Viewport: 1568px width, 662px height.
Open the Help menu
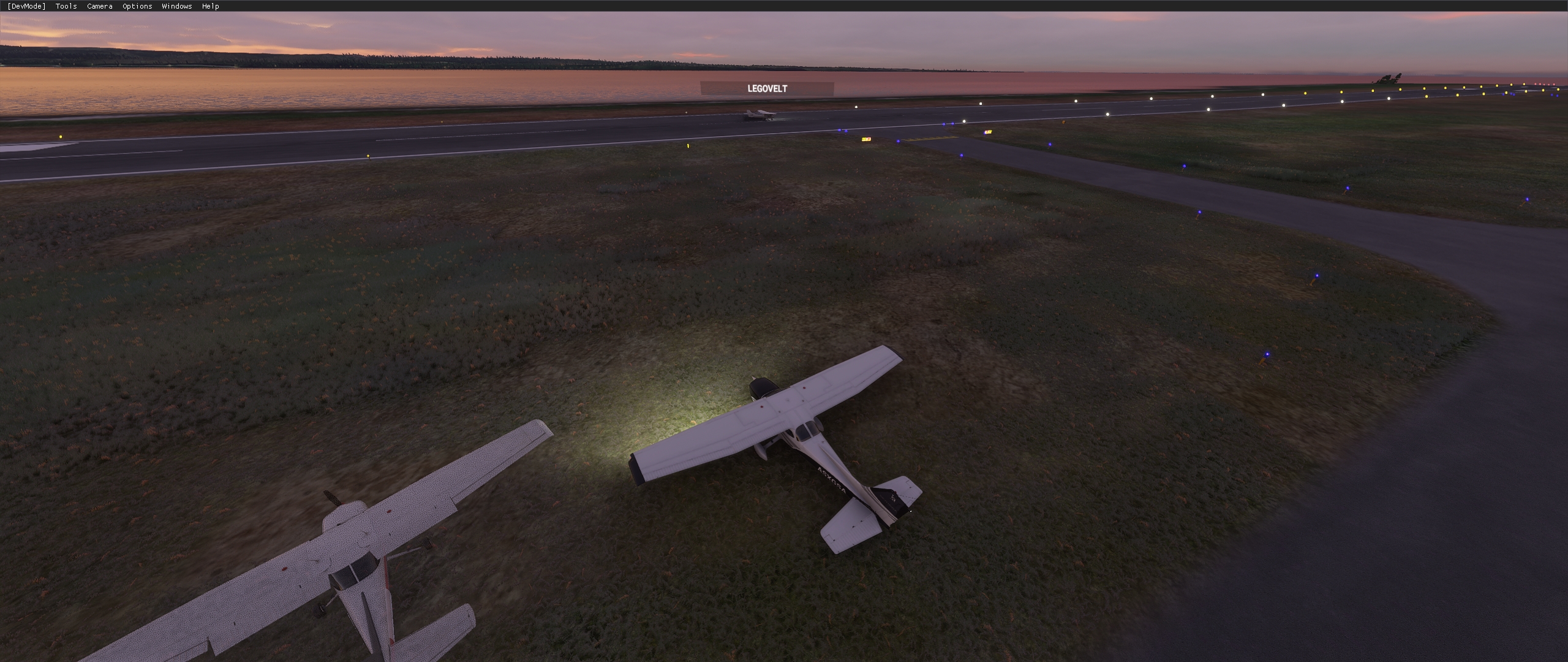[x=210, y=6]
